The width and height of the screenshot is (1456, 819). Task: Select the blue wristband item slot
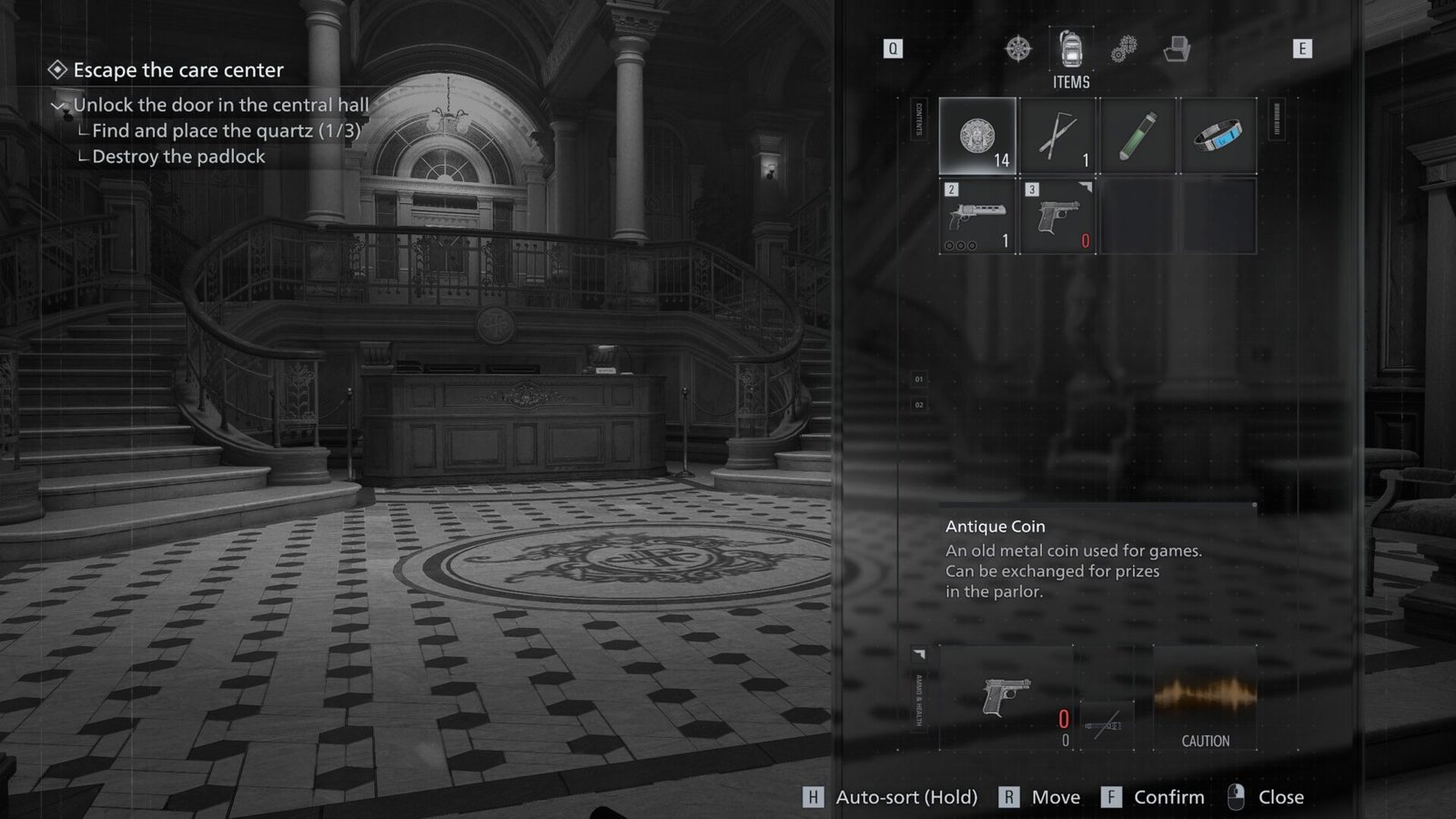[x=1218, y=136]
